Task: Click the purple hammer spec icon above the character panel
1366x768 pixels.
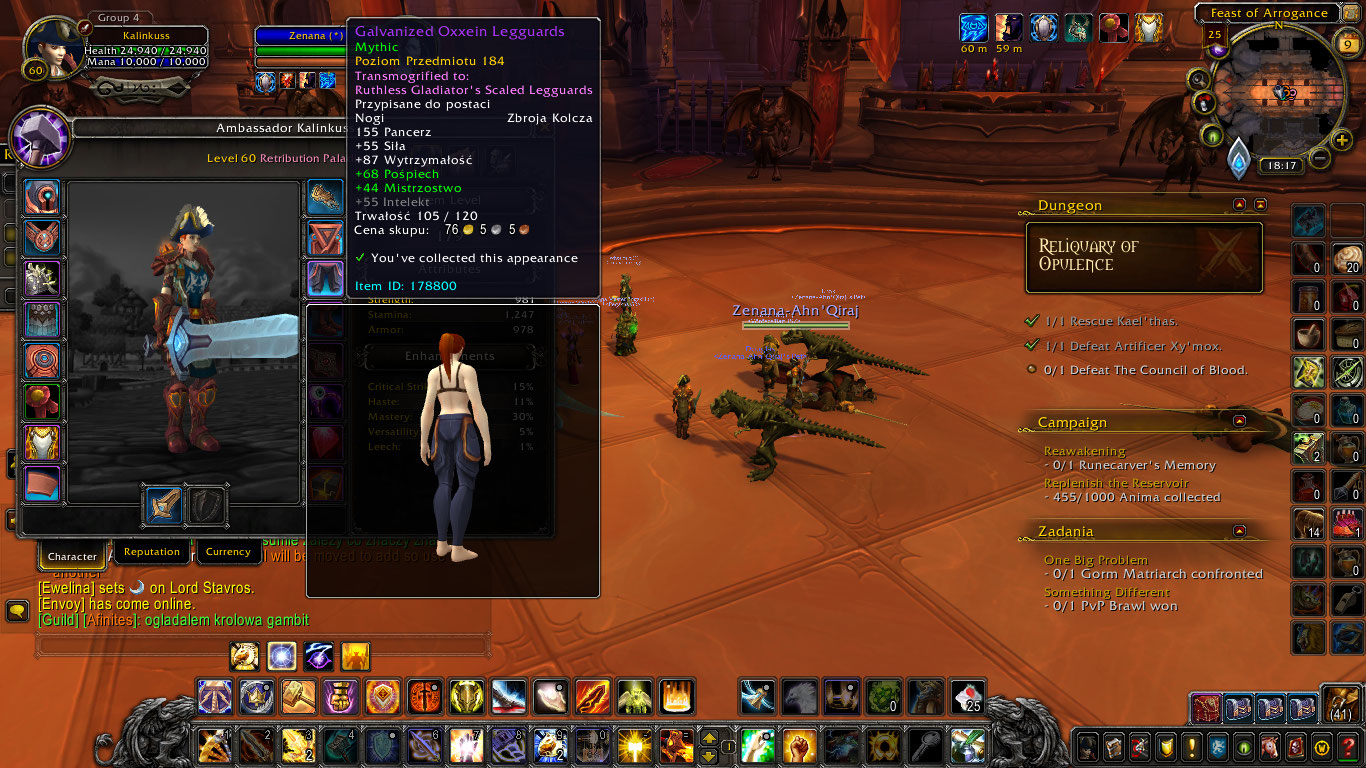Action: click(x=42, y=140)
